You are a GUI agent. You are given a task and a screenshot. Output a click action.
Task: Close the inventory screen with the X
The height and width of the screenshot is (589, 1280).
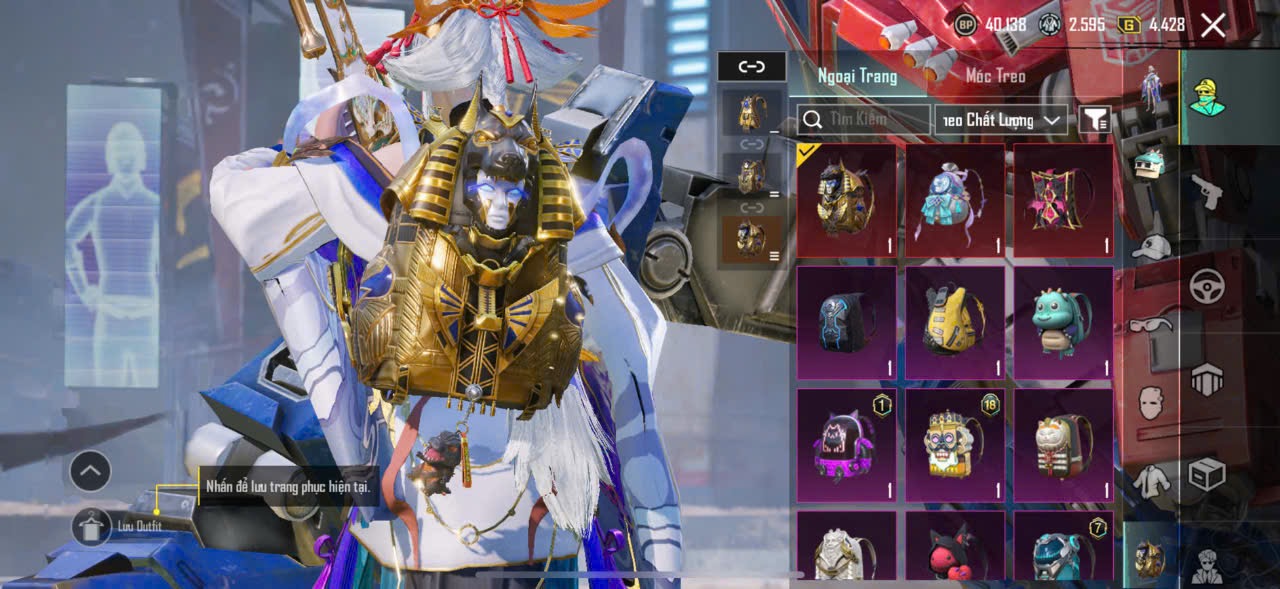click(1212, 26)
